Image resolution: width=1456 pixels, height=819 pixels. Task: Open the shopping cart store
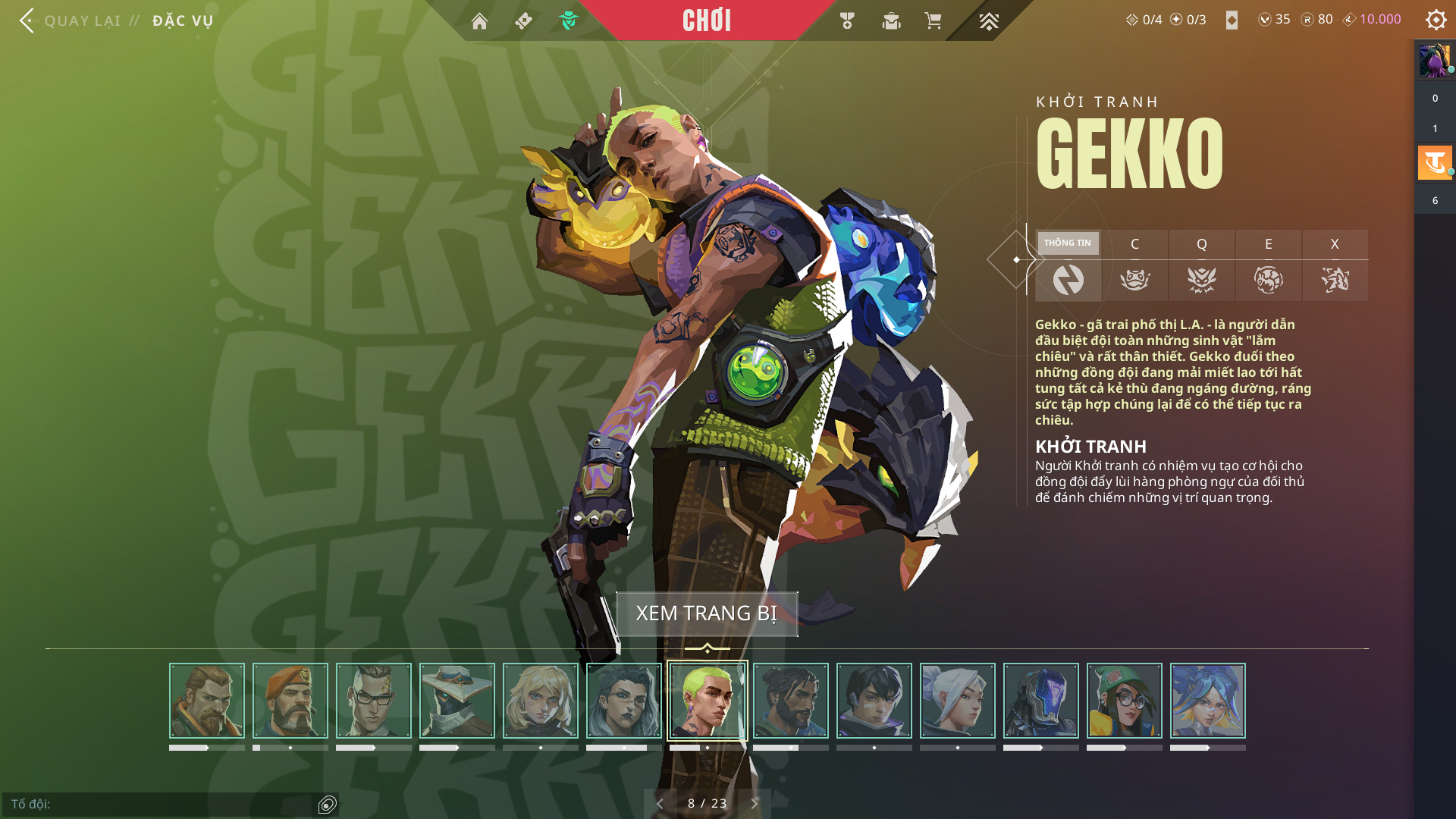[933, 21]
